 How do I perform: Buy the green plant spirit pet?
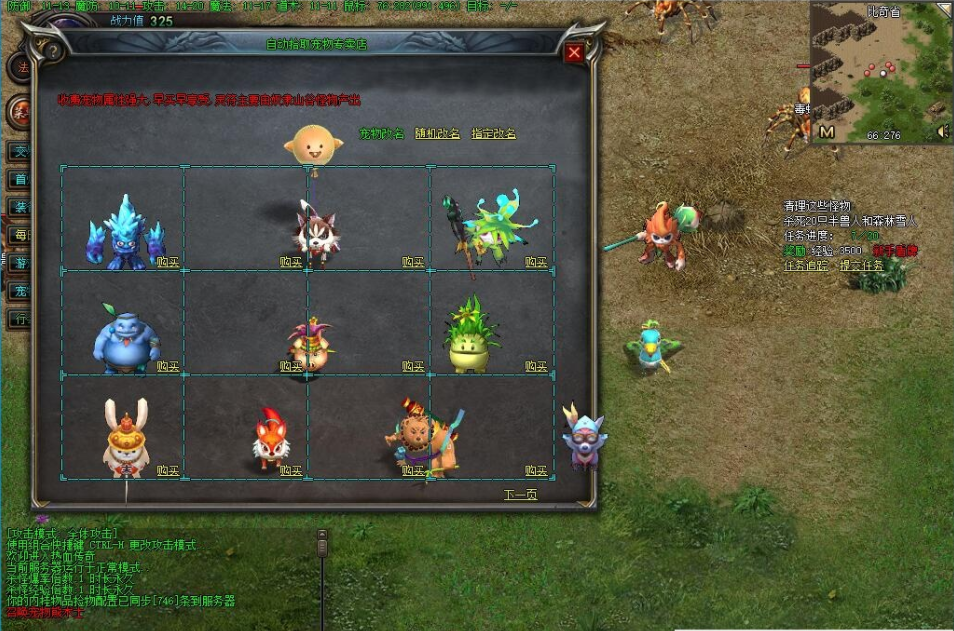pos(537,262)
